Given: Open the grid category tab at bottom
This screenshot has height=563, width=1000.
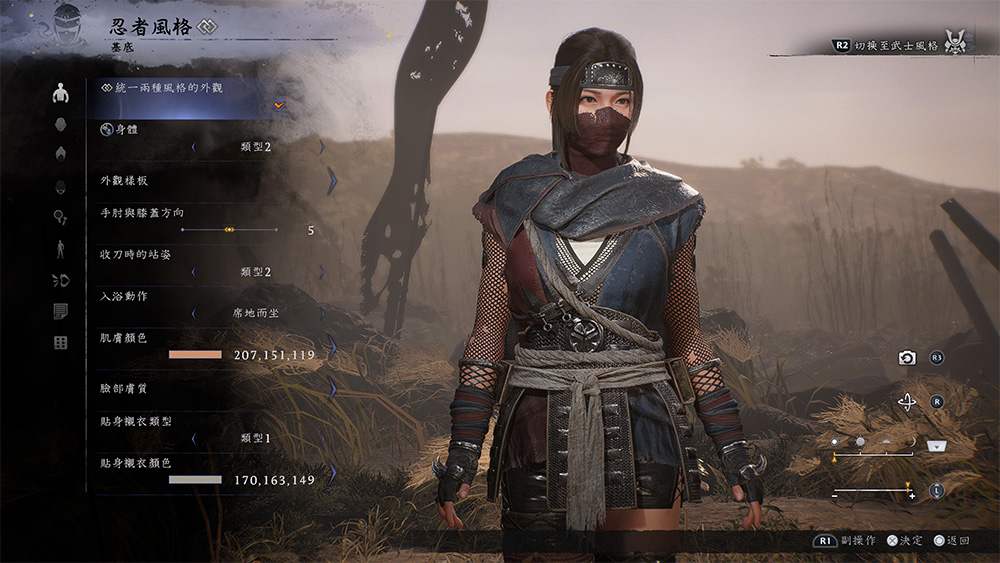Looking at the screenshot, I should coord(60,343).
